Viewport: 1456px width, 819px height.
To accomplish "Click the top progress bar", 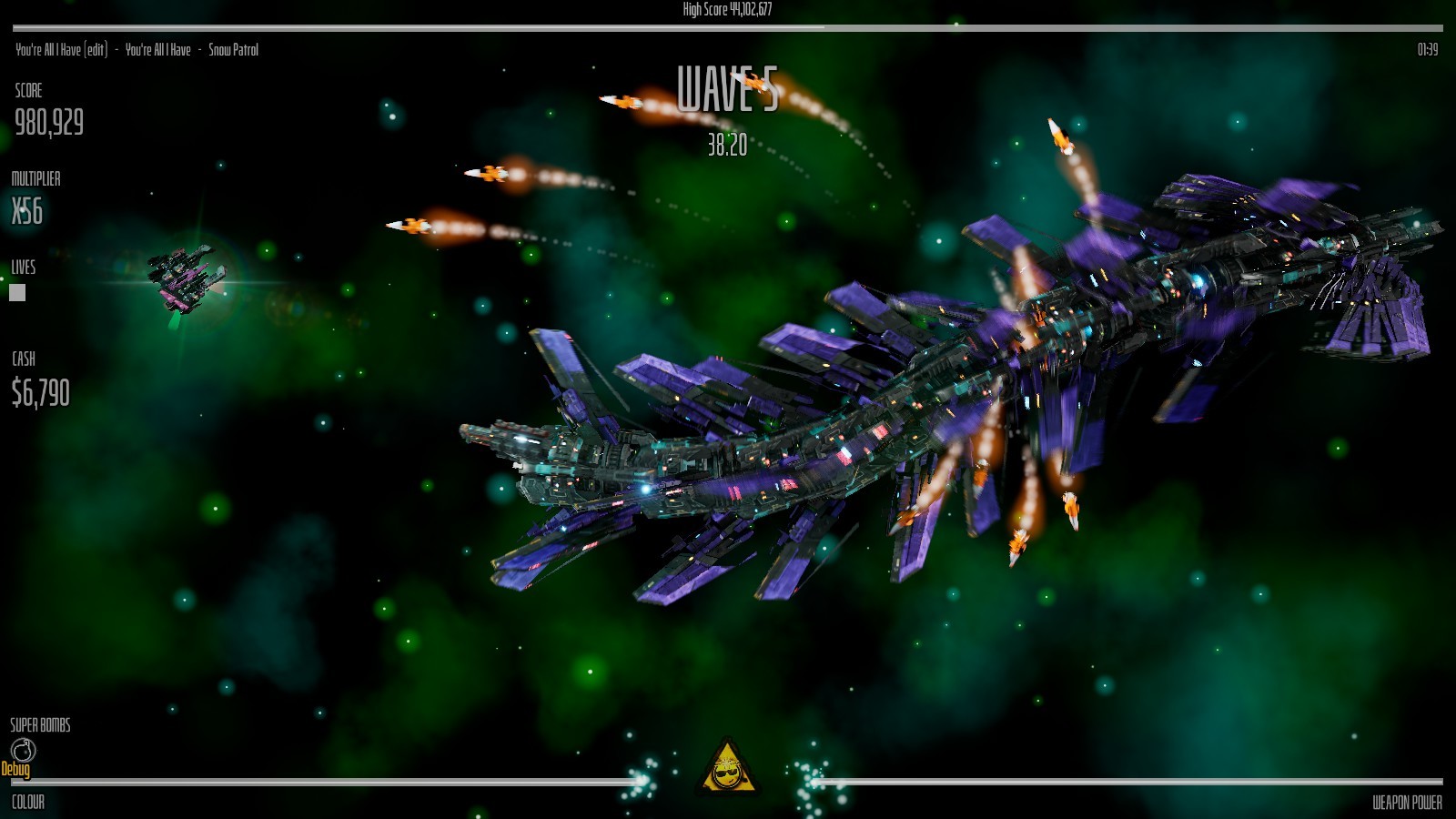I will point(728,26).
